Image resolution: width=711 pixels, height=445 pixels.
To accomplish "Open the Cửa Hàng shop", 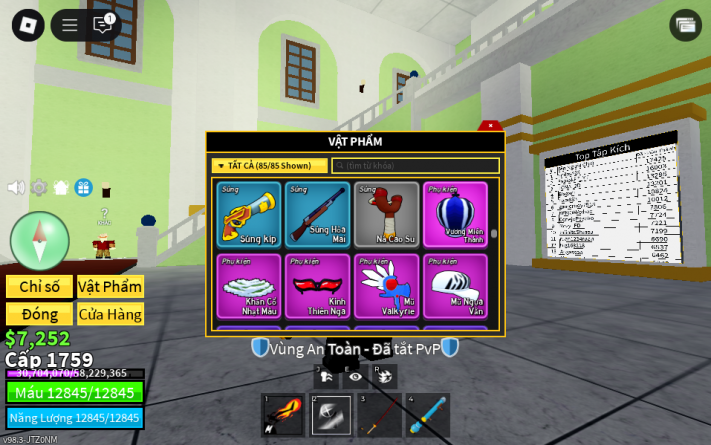I will click(110, 314).
